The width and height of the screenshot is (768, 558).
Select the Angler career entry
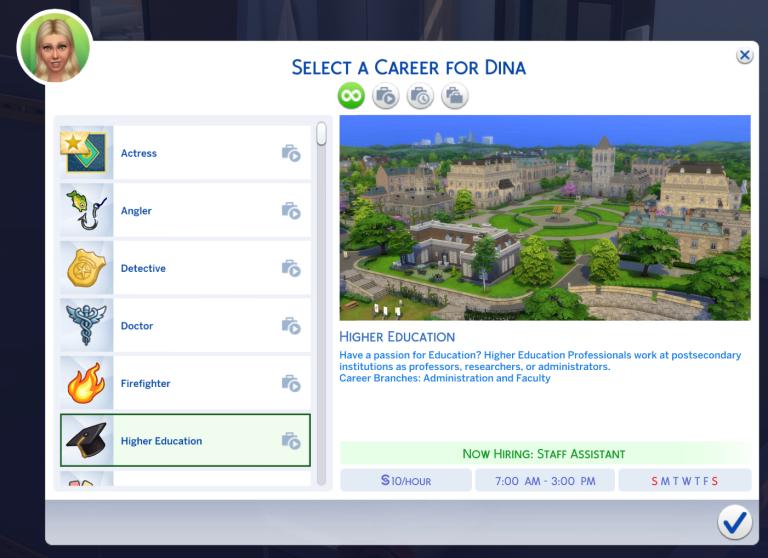click(x=185, y=211)
